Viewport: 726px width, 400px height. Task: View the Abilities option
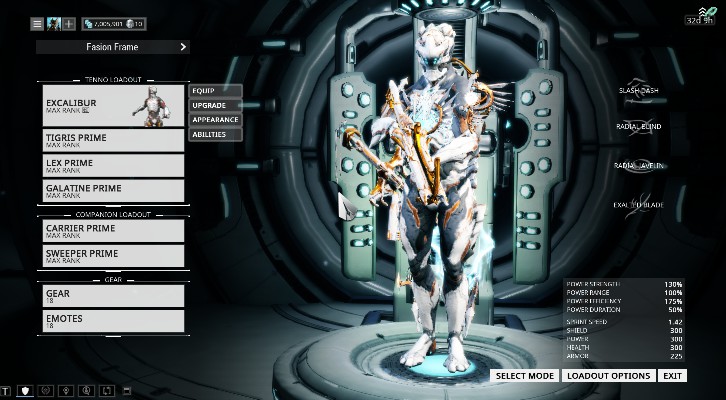(215, 134)
